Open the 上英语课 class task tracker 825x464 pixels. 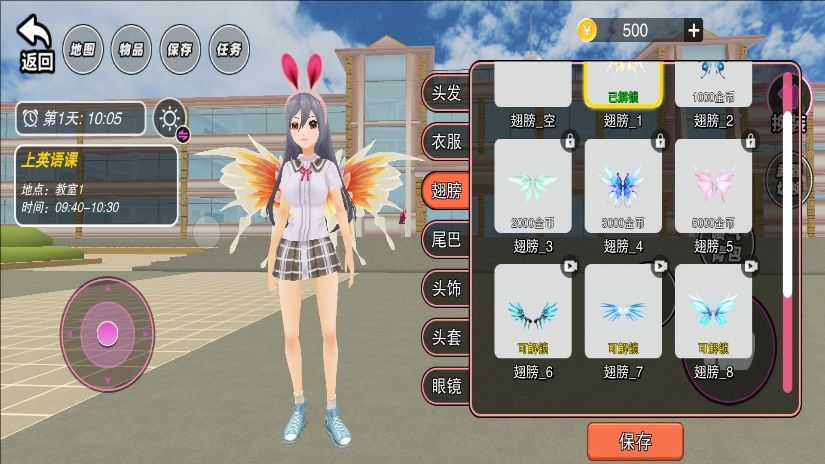point(96,185)
